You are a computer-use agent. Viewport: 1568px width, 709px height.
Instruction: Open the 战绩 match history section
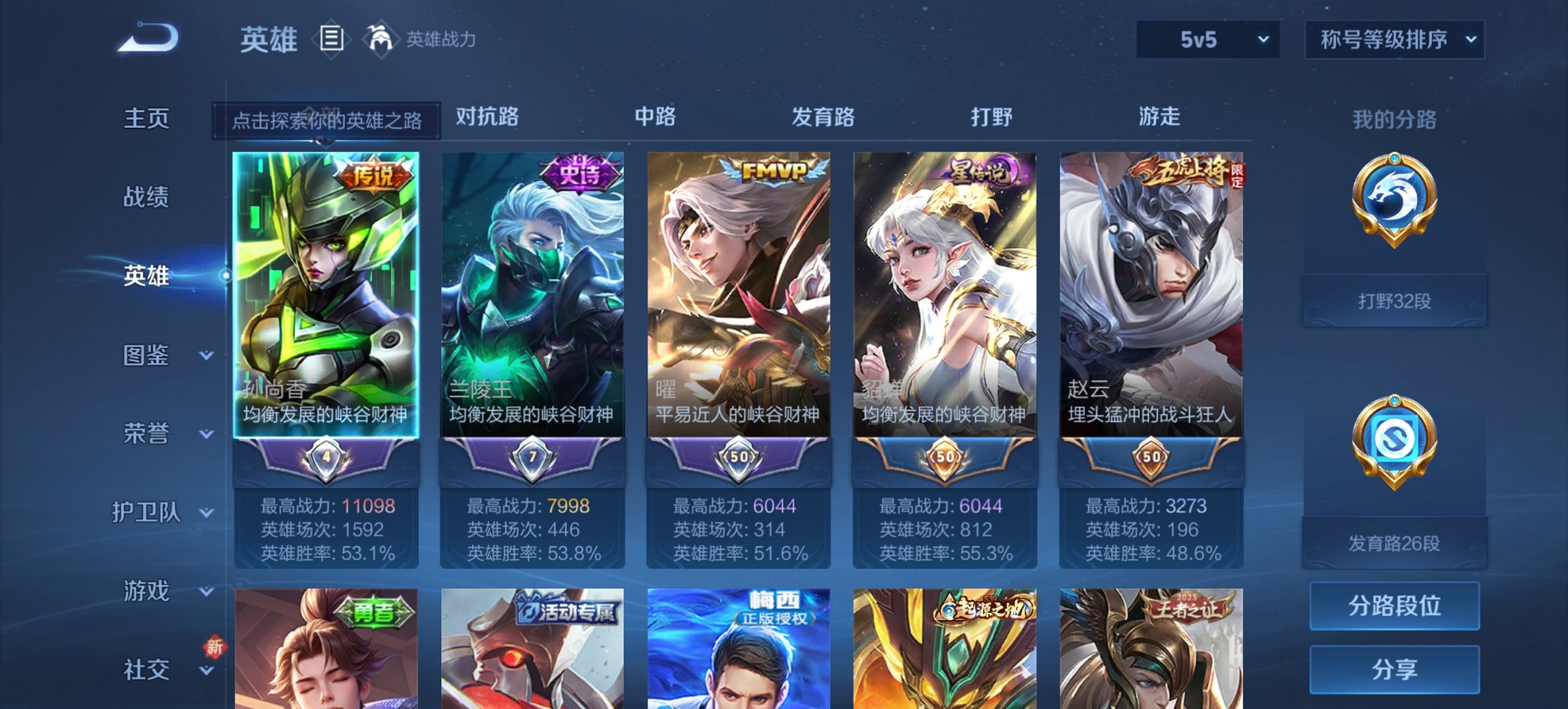pyautogui.click(x=146, y=197)
